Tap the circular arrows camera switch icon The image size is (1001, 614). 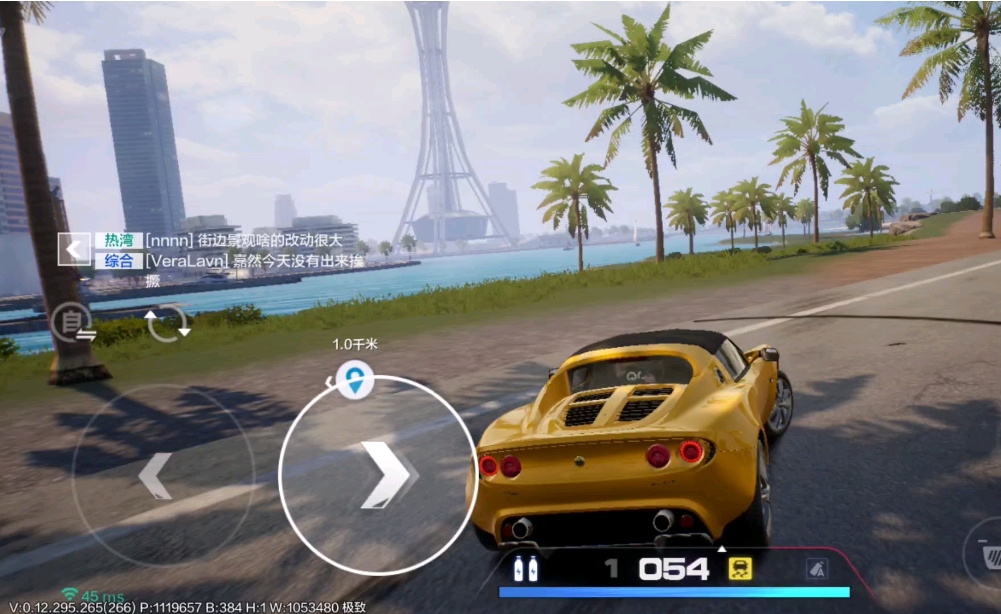(166, 324)
